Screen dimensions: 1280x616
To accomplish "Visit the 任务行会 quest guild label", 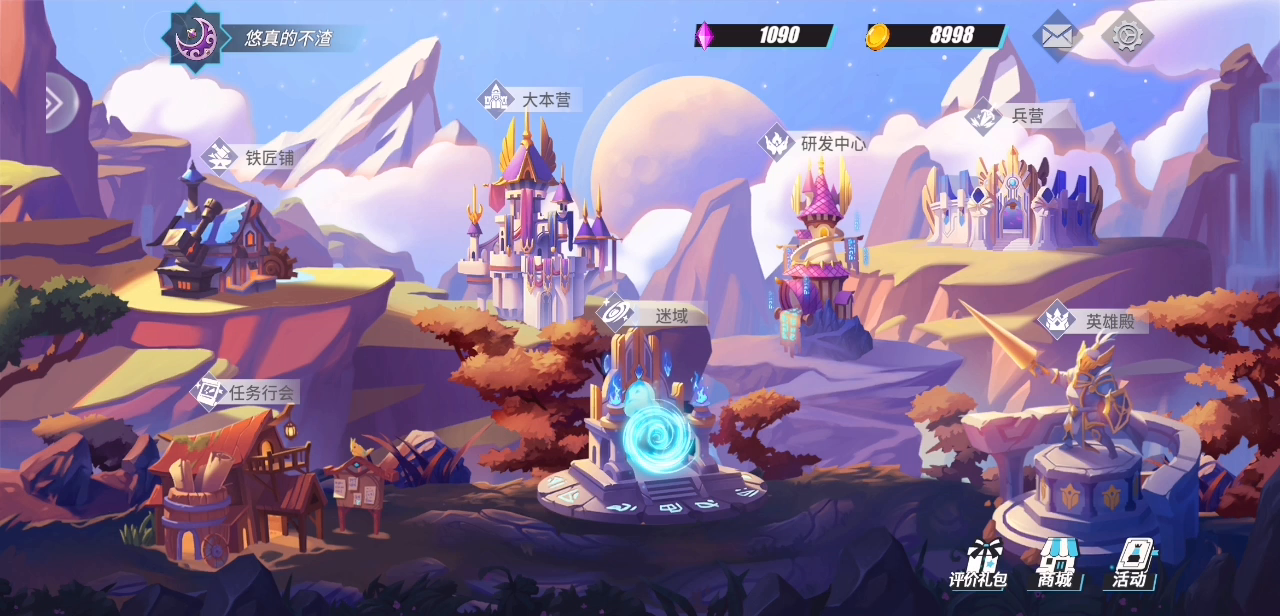I will tap(246, 392).
